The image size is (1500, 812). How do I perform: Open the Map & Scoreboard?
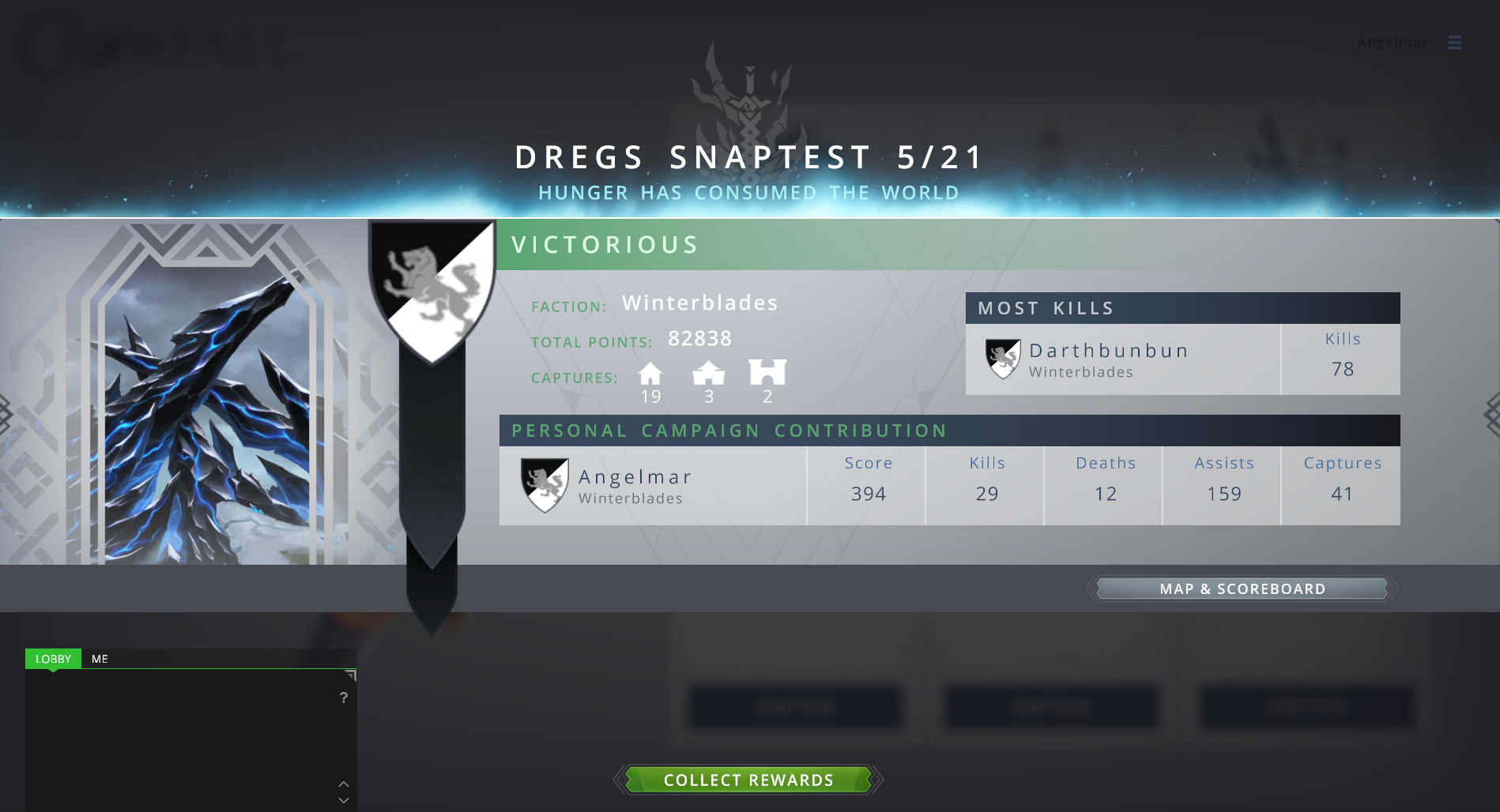(1242, 588)
